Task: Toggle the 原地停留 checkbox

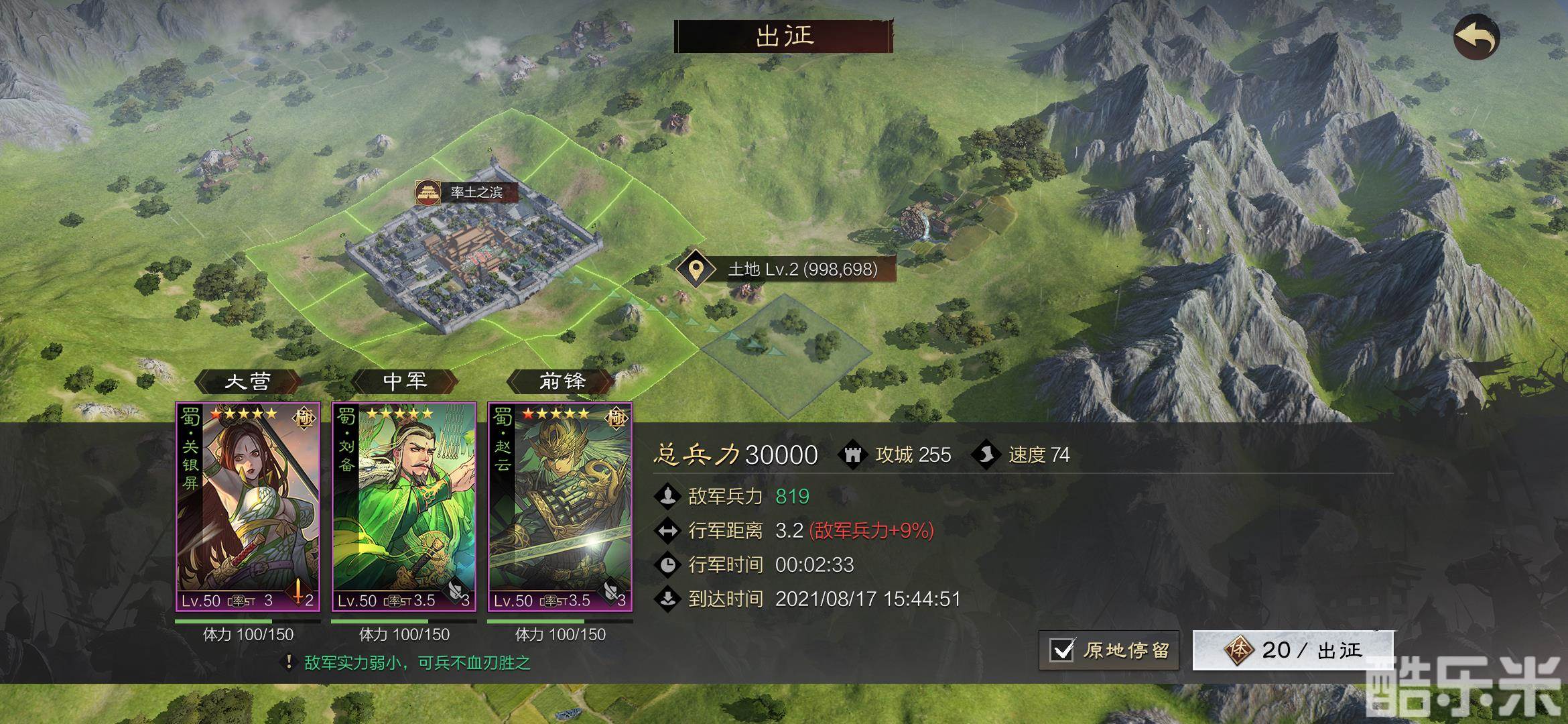Action: click(x=1063, y=650)
